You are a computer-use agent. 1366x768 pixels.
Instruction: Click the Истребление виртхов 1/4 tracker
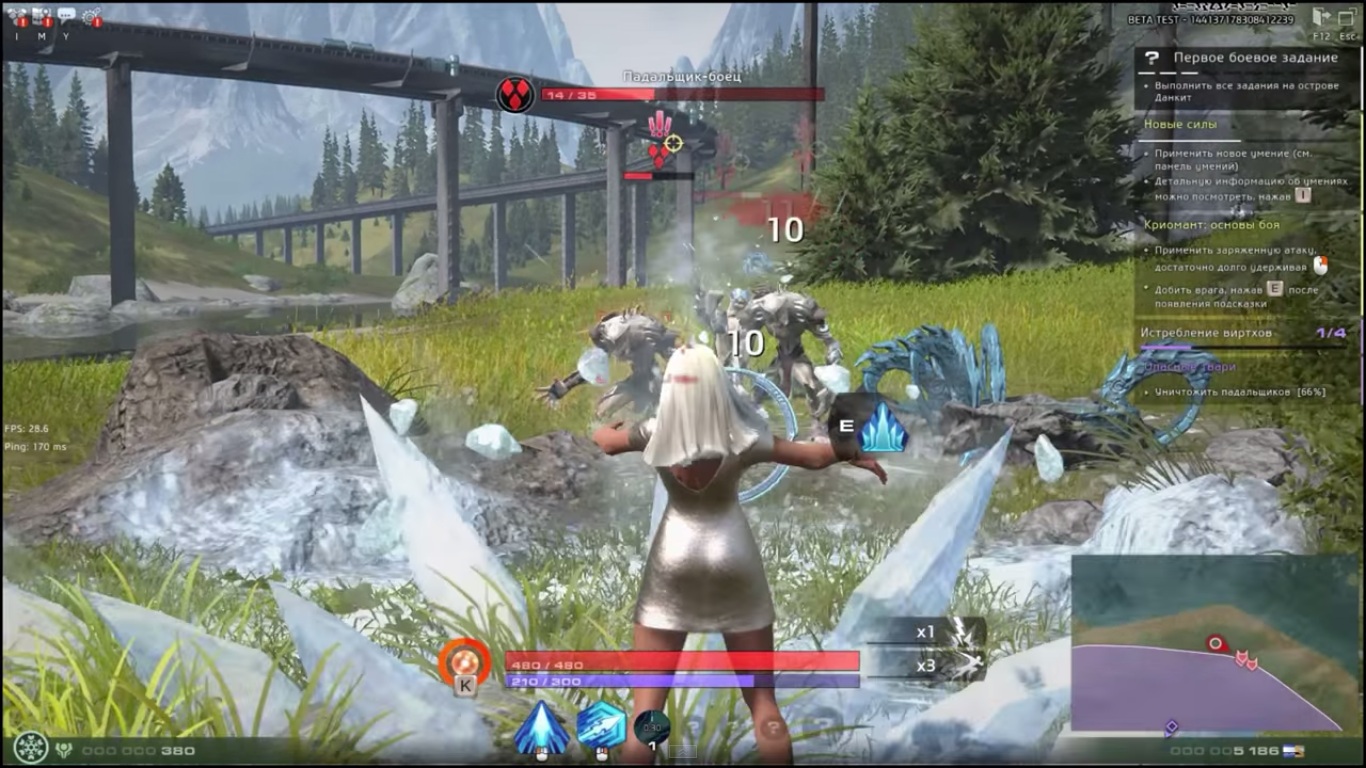pyautogui.click(x=1204, y=330)
